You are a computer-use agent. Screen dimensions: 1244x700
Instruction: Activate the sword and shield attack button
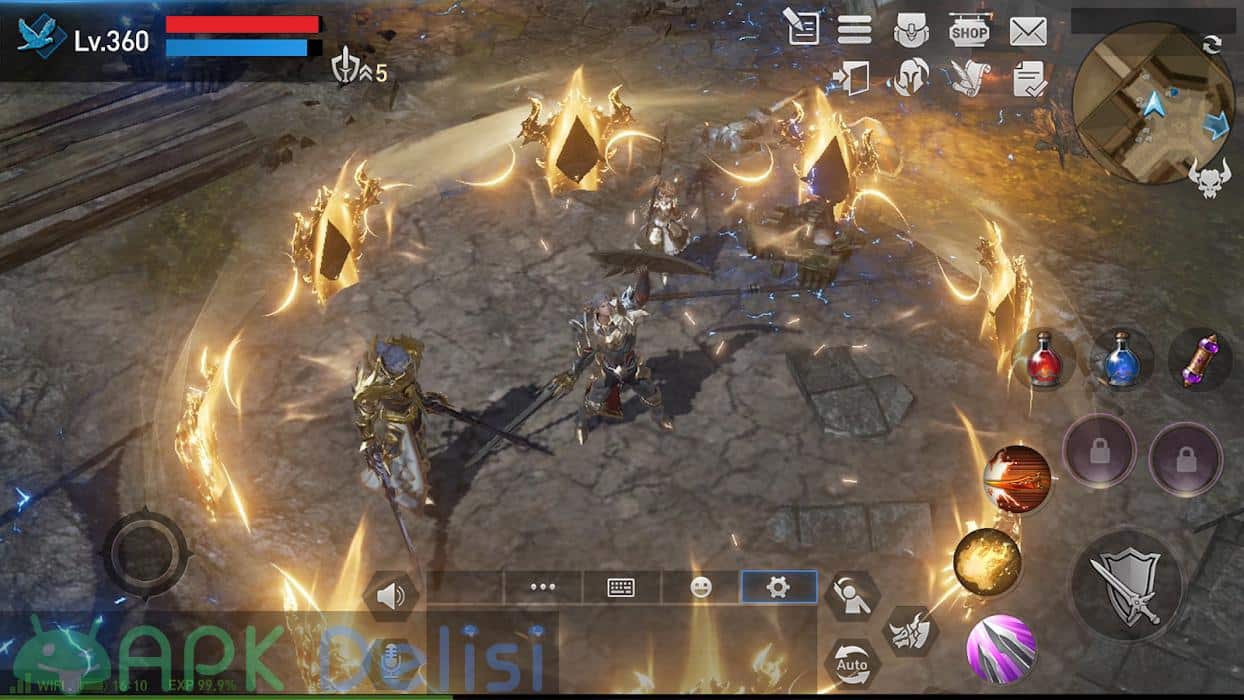tap(1127, 585)
